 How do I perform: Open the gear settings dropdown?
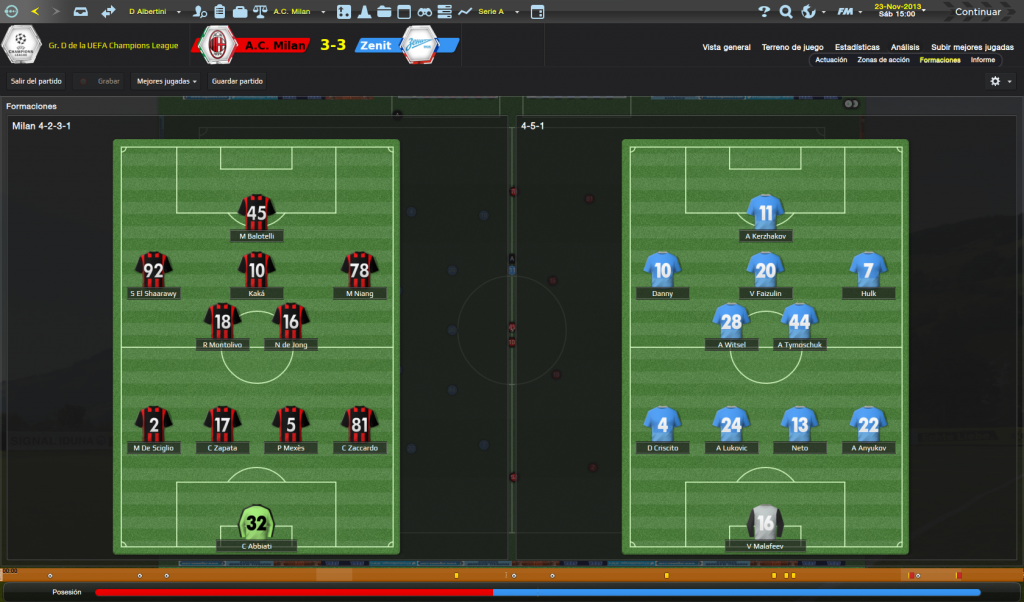[x=1000, y=81]
